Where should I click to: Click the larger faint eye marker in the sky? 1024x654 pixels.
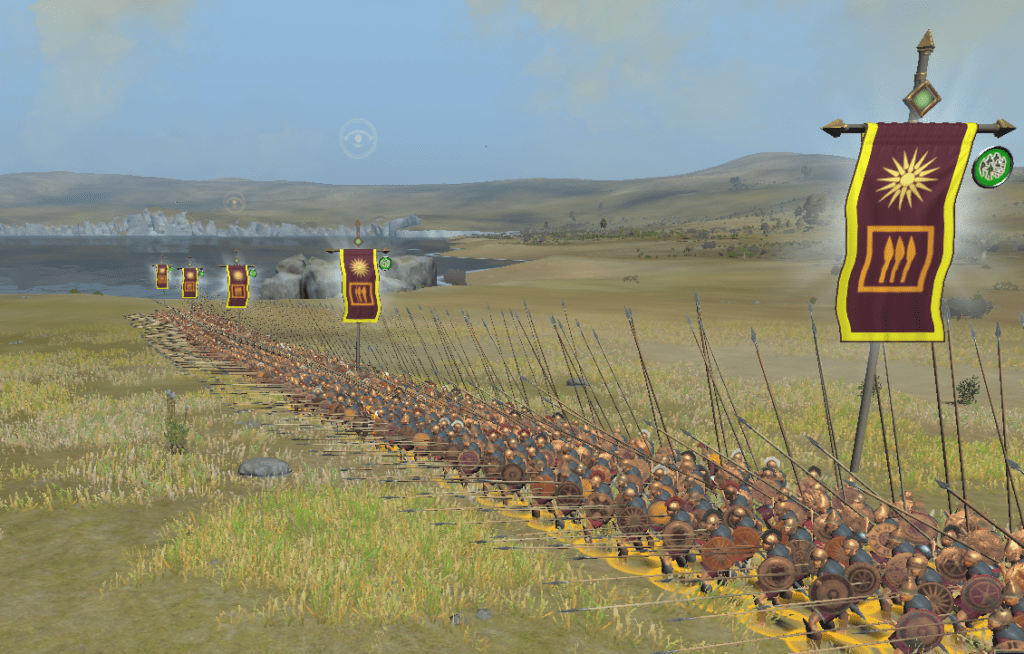(x=357, y=139)
